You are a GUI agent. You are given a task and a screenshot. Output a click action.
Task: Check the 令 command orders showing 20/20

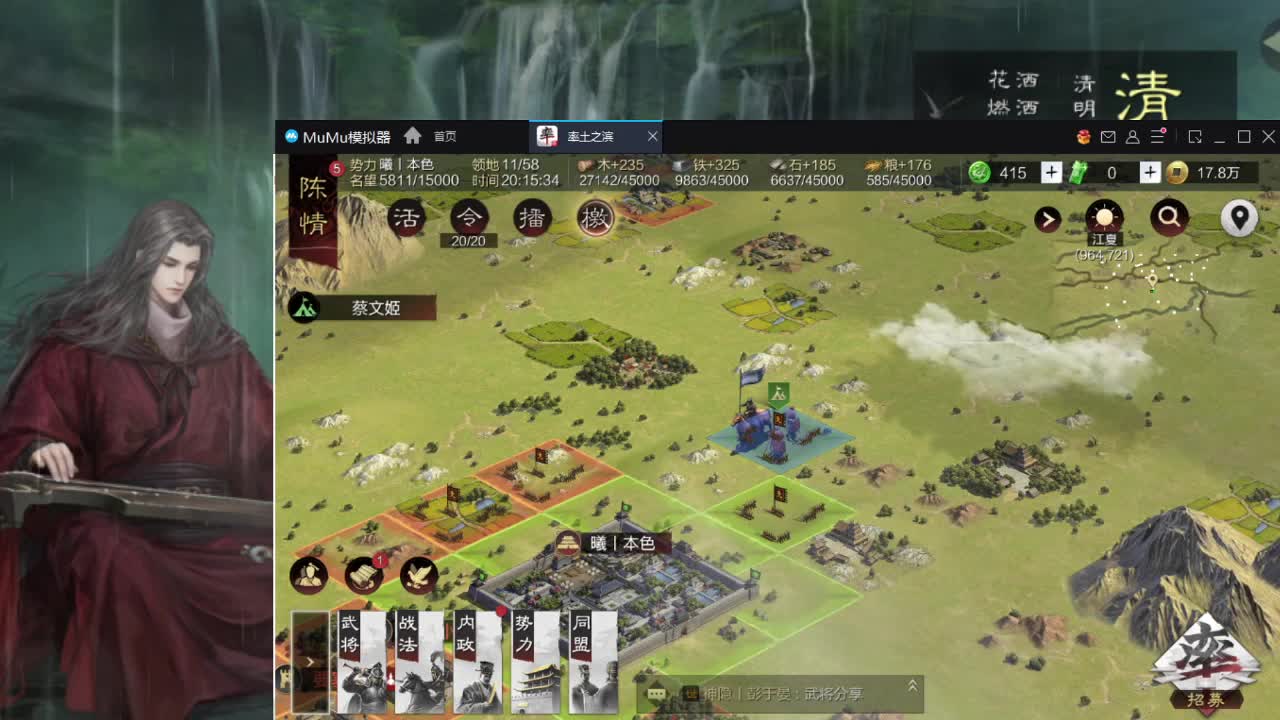(468, 217)
